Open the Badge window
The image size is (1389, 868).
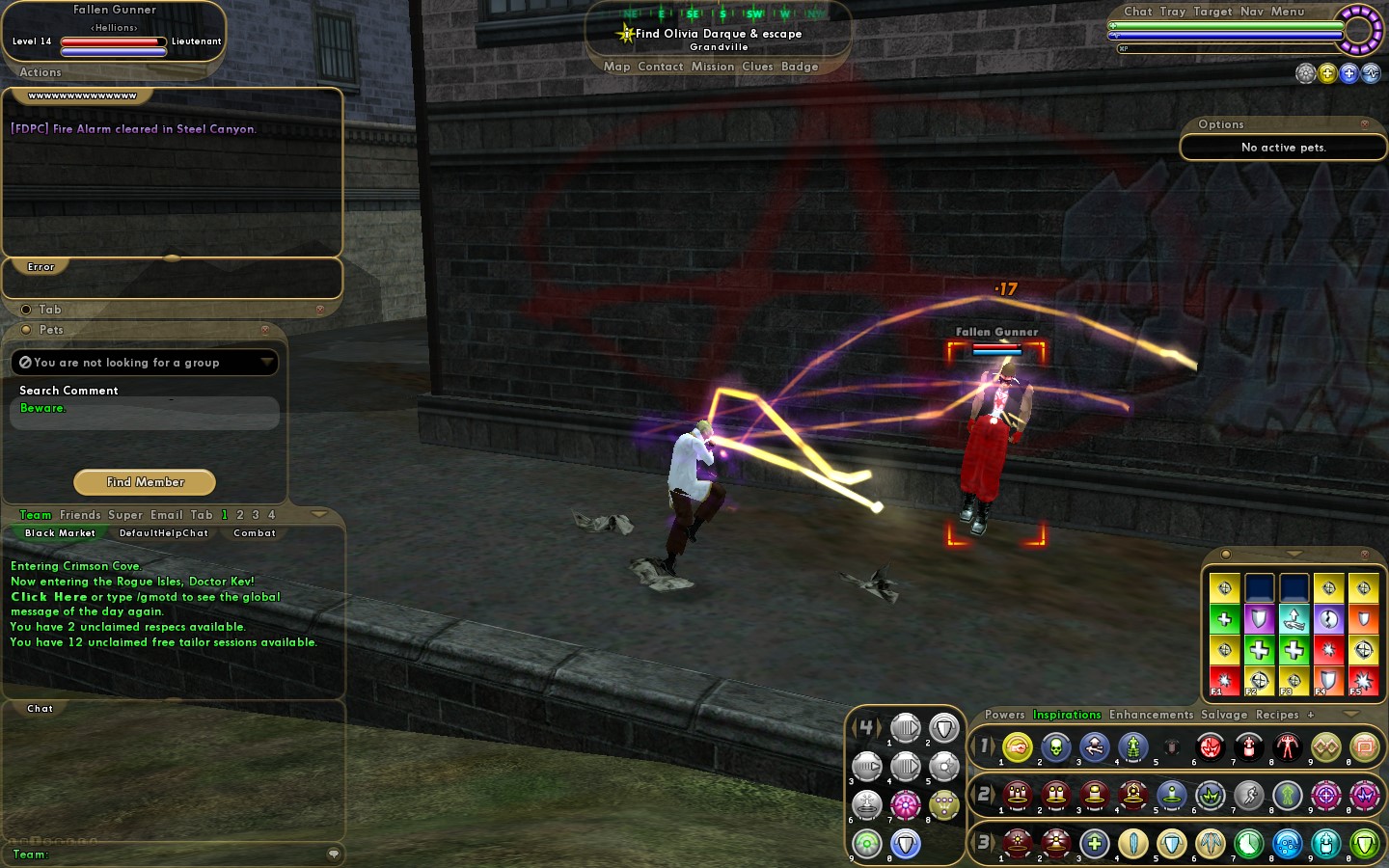(800, 67)
